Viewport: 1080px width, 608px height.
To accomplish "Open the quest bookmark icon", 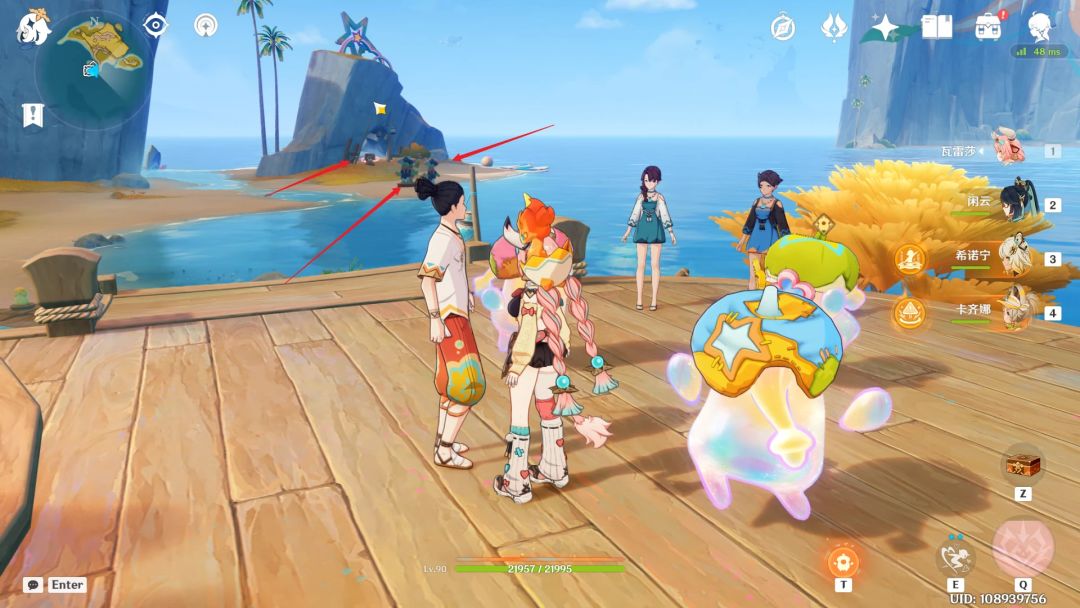I will [32, 115].
